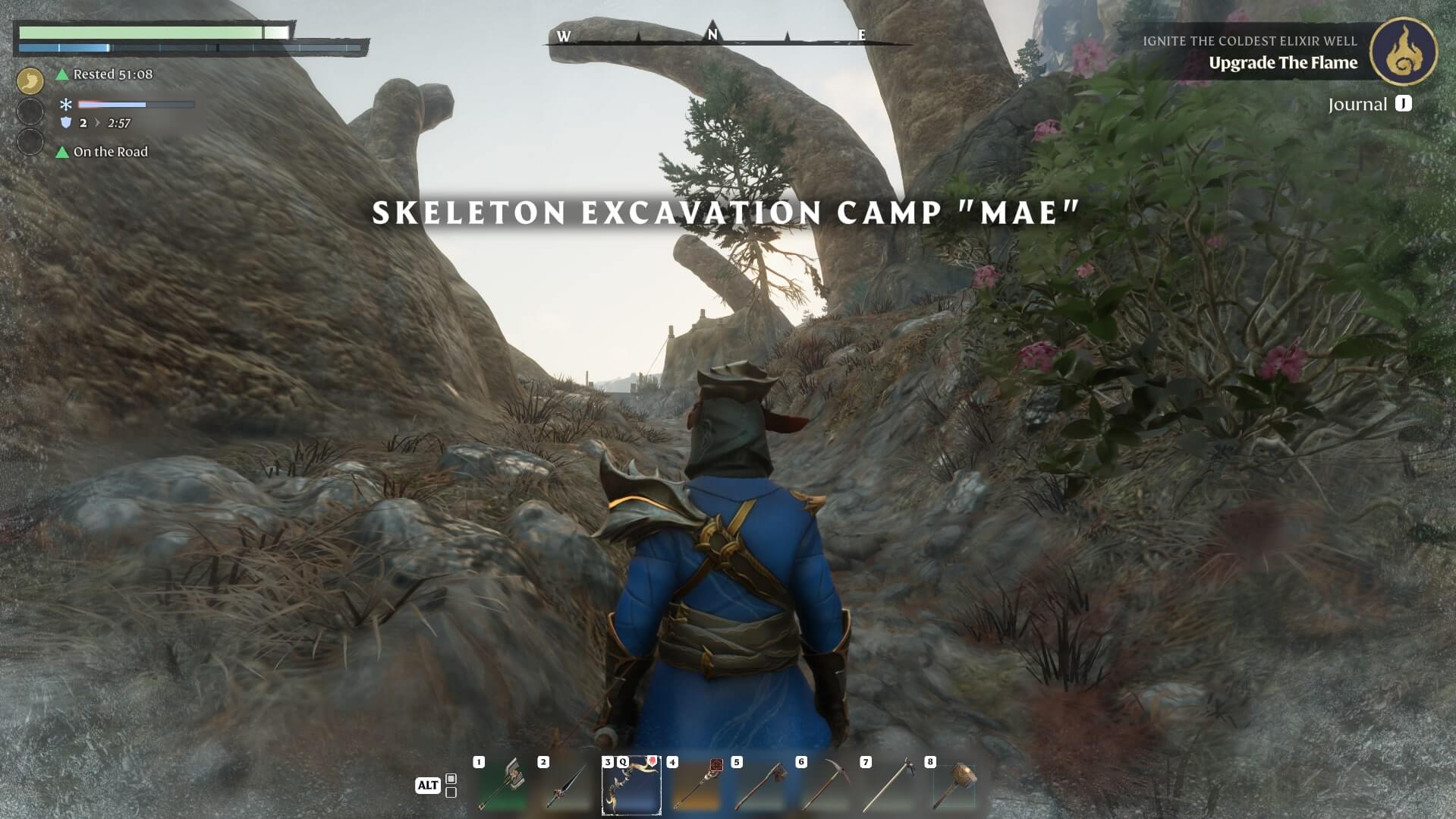Viewport: 1456px width, 819px height.
Task: Select the battle axe in hotbar slot 1
Action: pos(502,786)
